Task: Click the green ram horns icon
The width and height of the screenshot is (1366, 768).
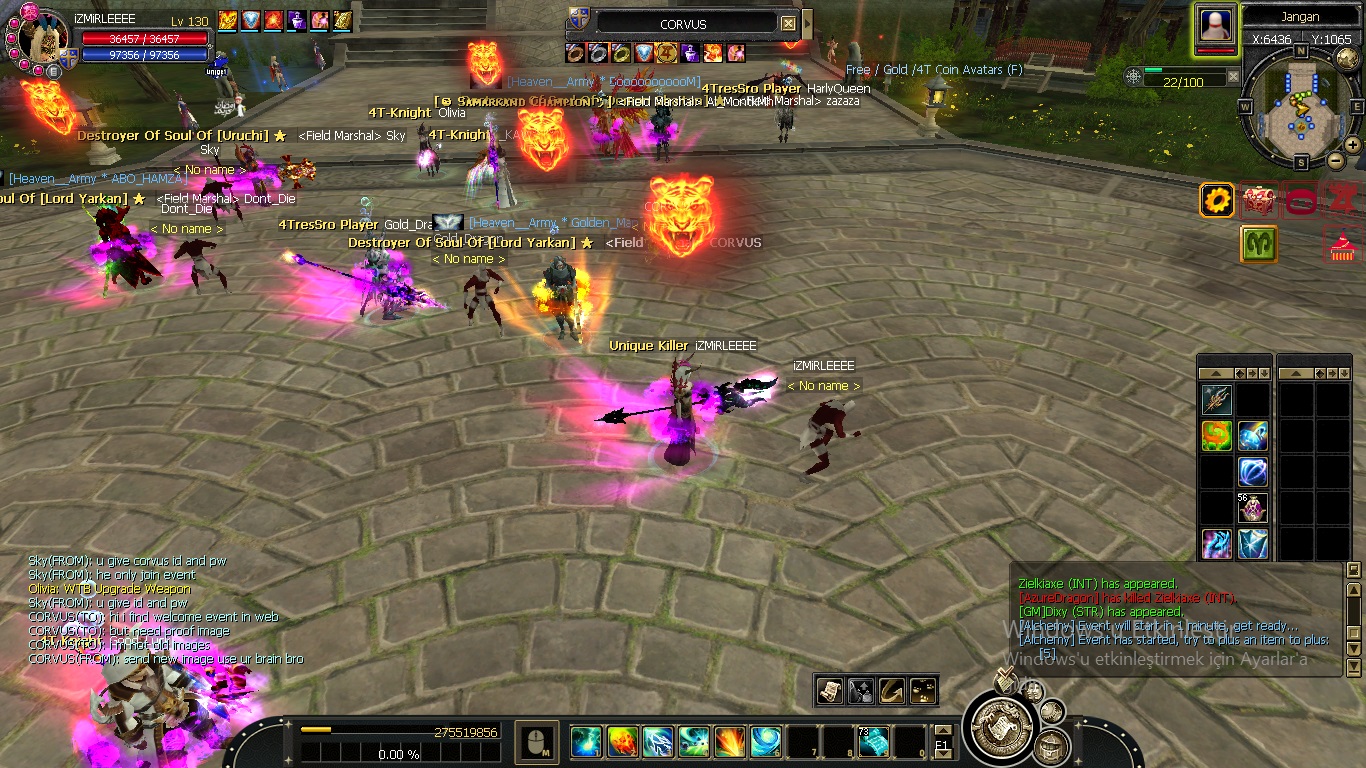Action: tap(1259, 244)
